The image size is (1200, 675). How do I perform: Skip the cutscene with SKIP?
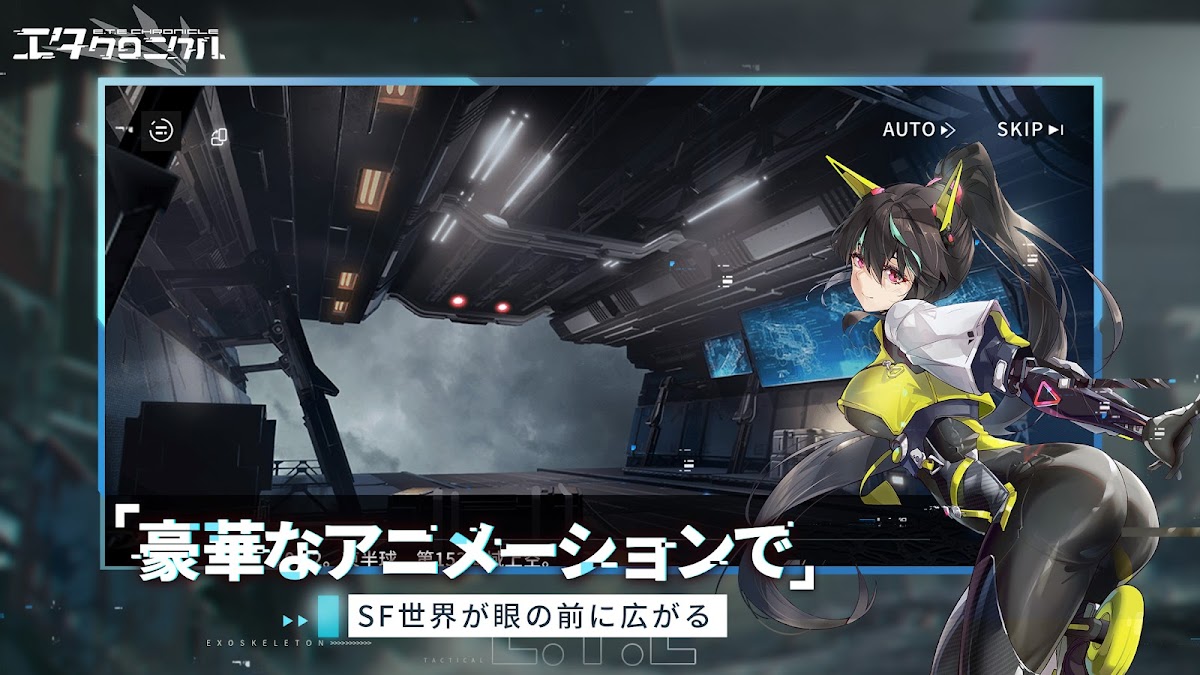pyautogui.click(x=1029, y=129)
